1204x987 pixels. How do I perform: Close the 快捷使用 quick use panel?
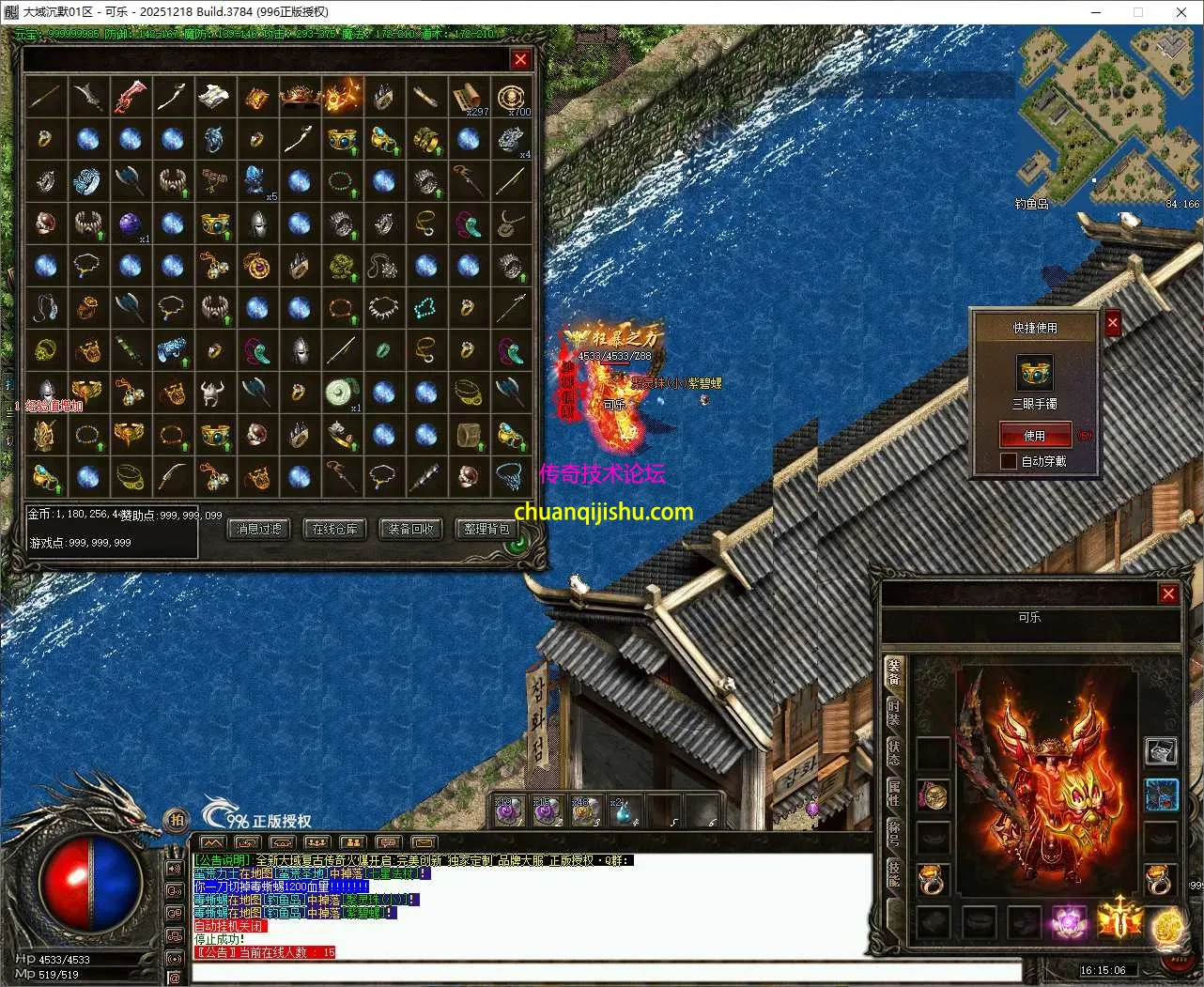coord(1113,324)
